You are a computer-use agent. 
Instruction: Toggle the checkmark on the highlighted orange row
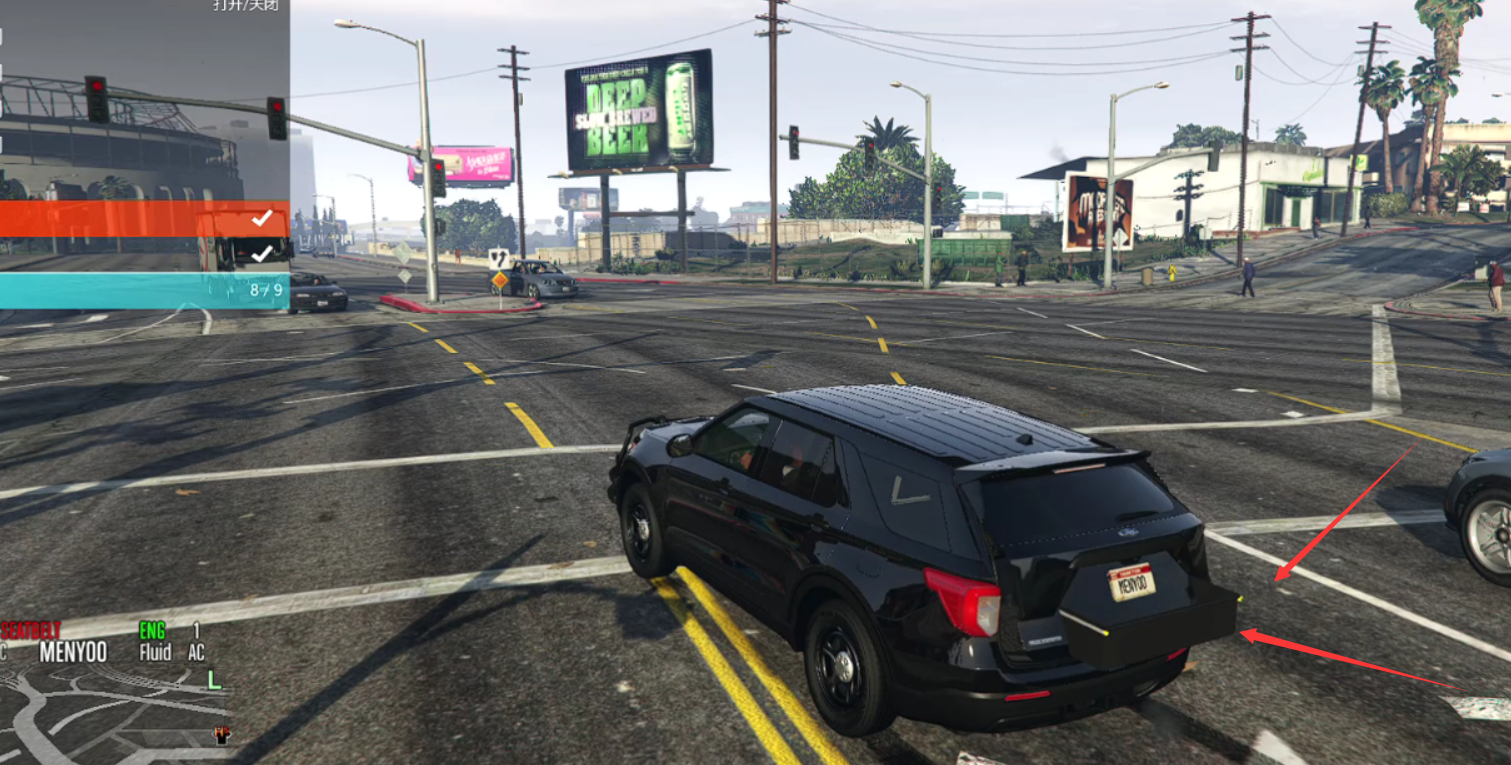point(262,218)
